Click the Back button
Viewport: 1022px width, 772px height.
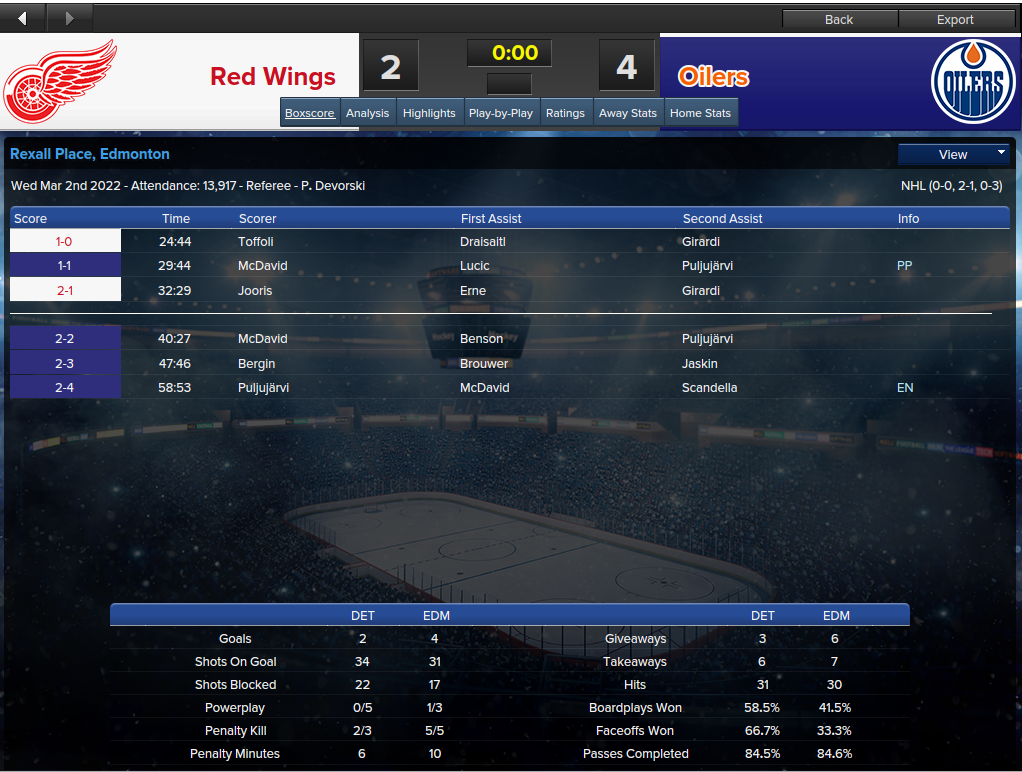(839, 19)
